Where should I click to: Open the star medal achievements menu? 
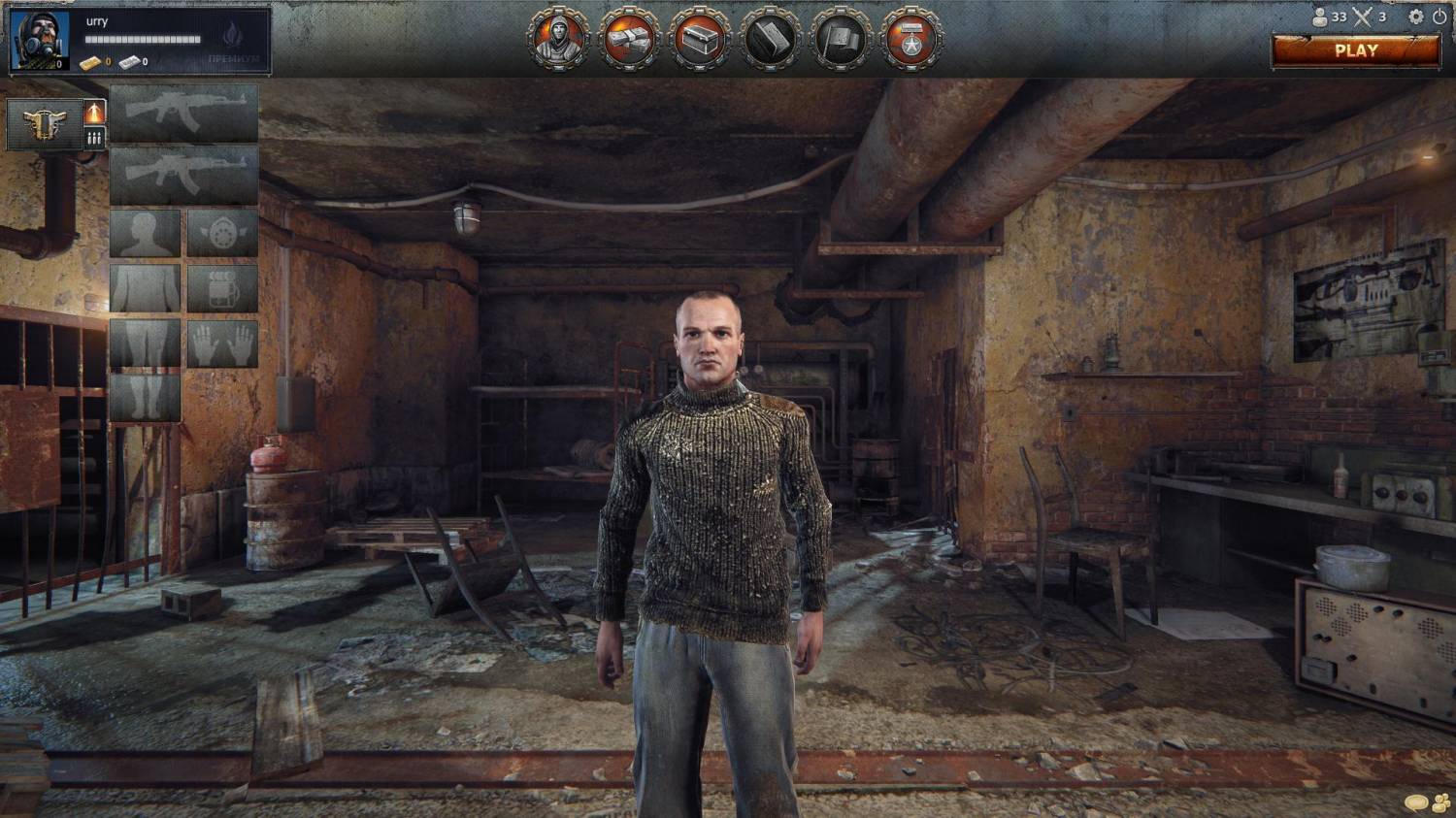coord(910,39)
